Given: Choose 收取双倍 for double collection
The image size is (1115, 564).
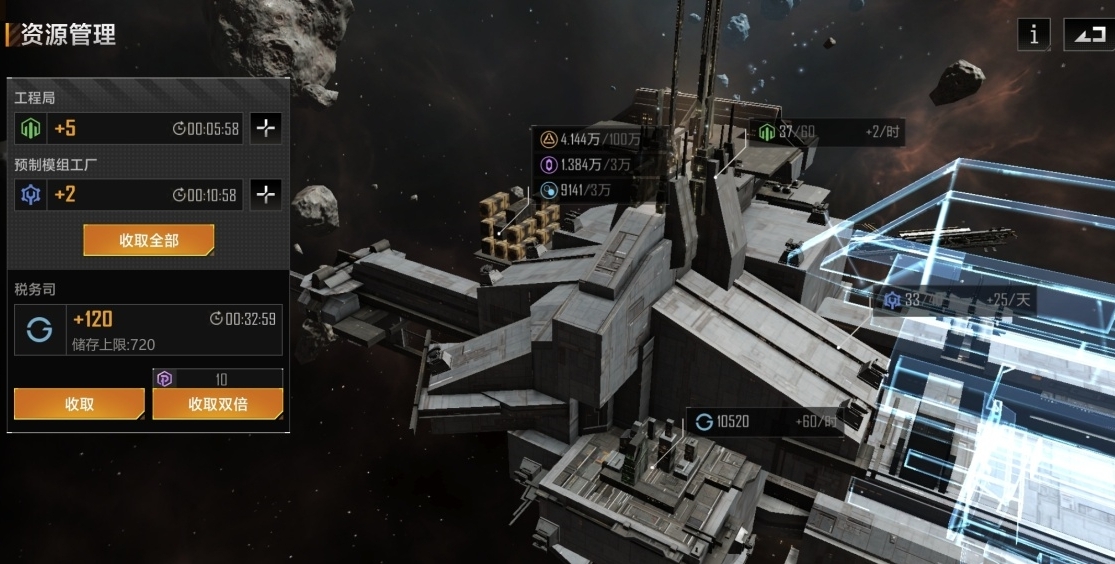Looking at the screenshot, I should click(x=217, y=404).
